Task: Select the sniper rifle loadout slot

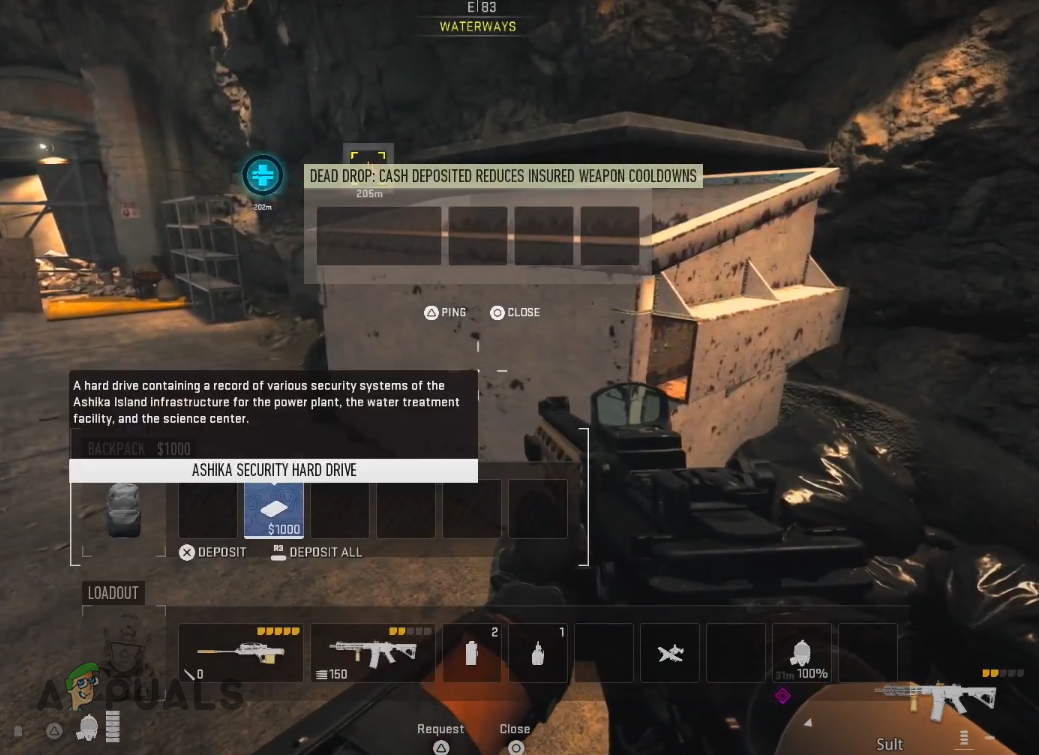Action: 241,653
